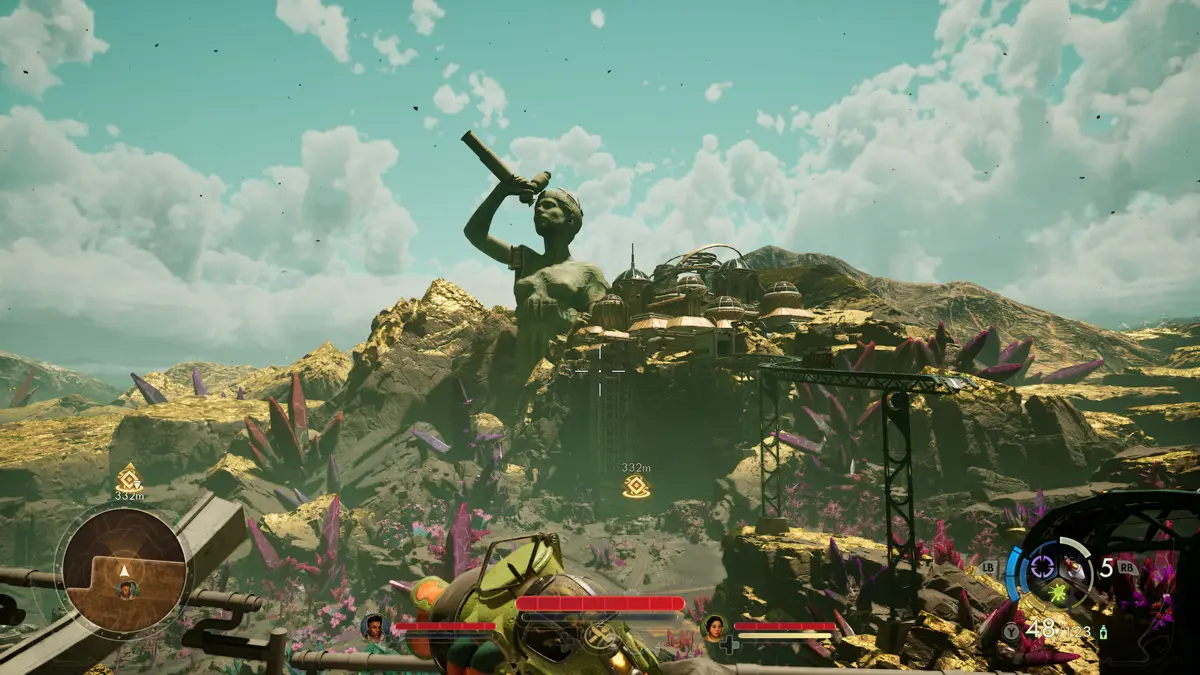Click the companion icon on the minimap
Screen dimensions: 1200x675
(x=126, y=589)
